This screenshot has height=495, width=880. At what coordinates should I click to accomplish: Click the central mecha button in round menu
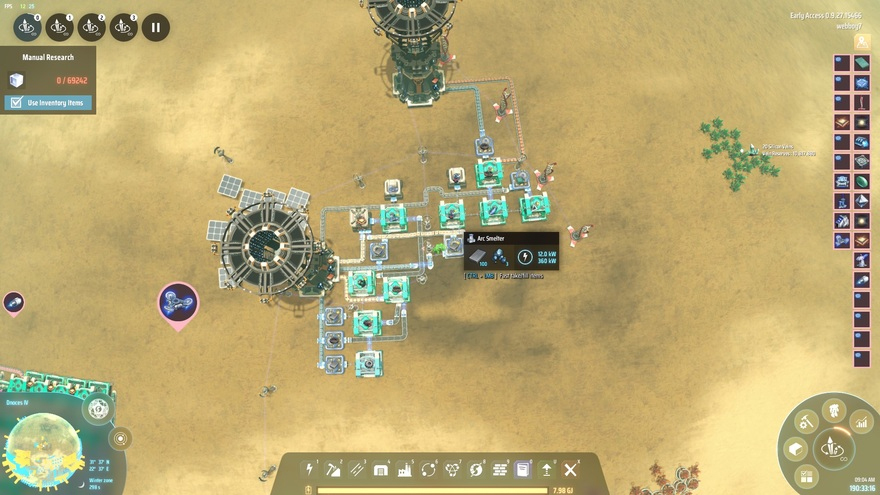coord(832,448)
